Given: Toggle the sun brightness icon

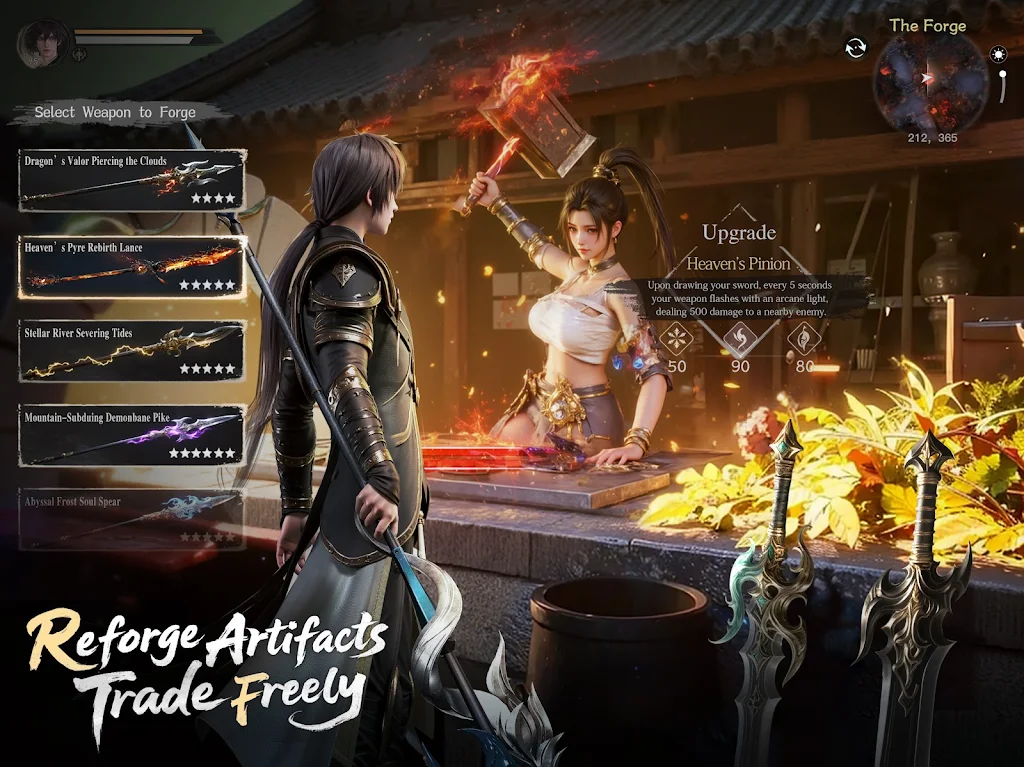Looking at the screenshot, I should point(998,54).
